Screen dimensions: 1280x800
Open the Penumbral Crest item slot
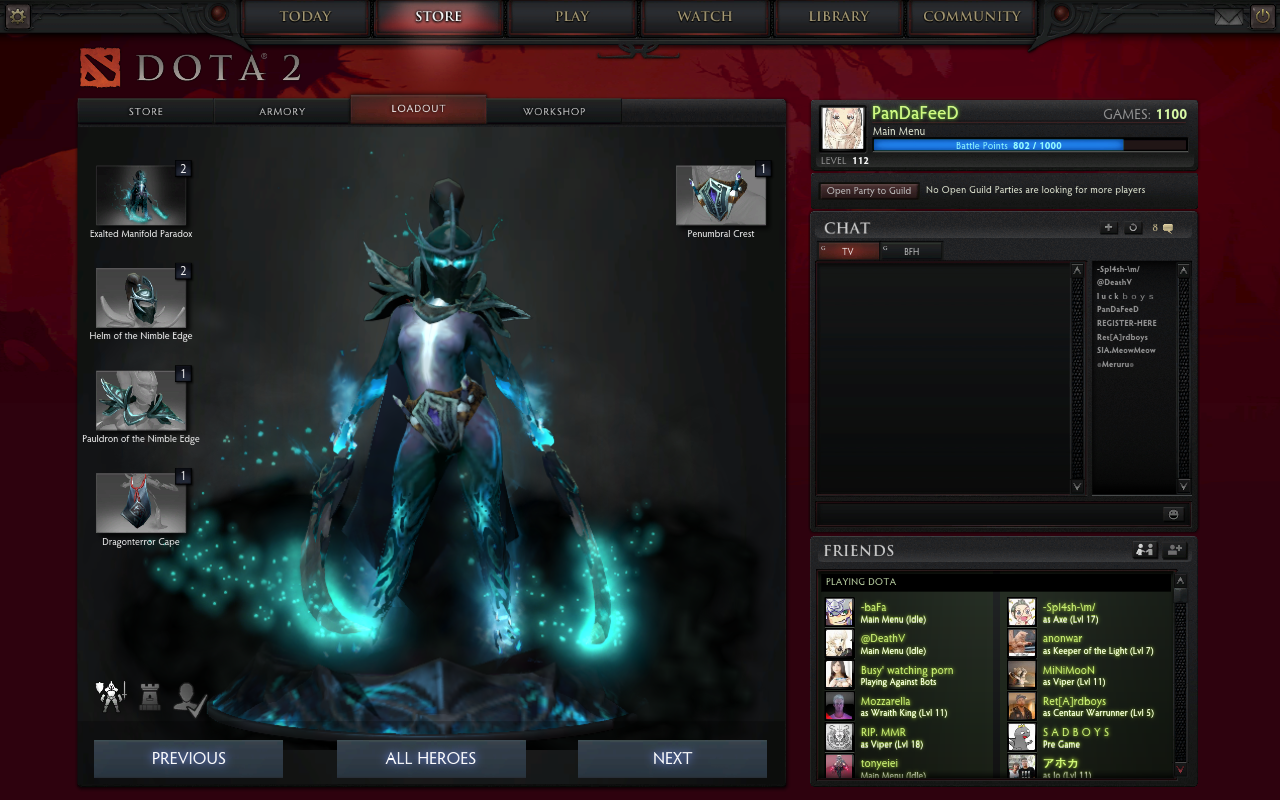721,196
